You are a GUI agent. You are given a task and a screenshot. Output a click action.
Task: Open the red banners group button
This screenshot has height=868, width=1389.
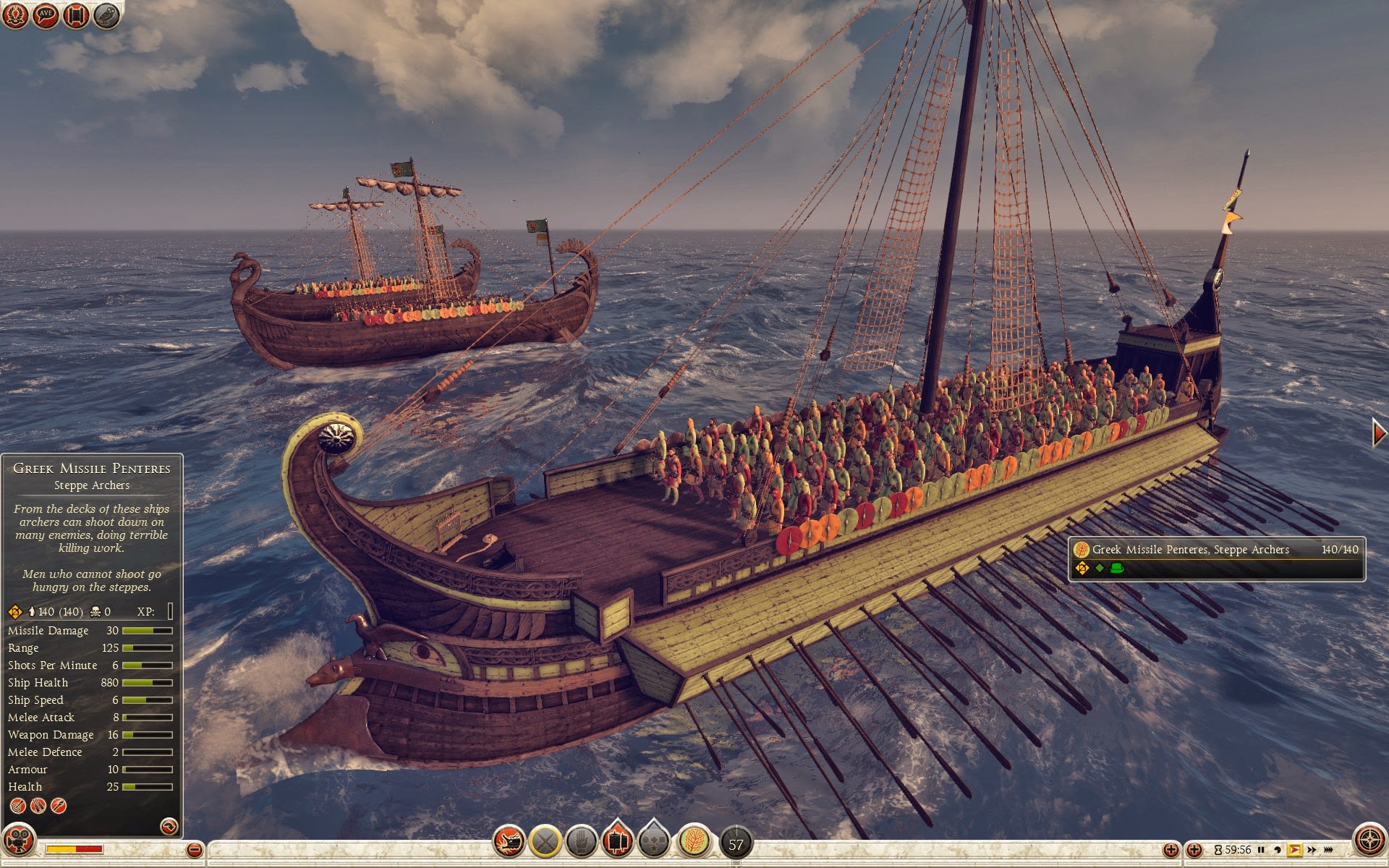point(617,840)
